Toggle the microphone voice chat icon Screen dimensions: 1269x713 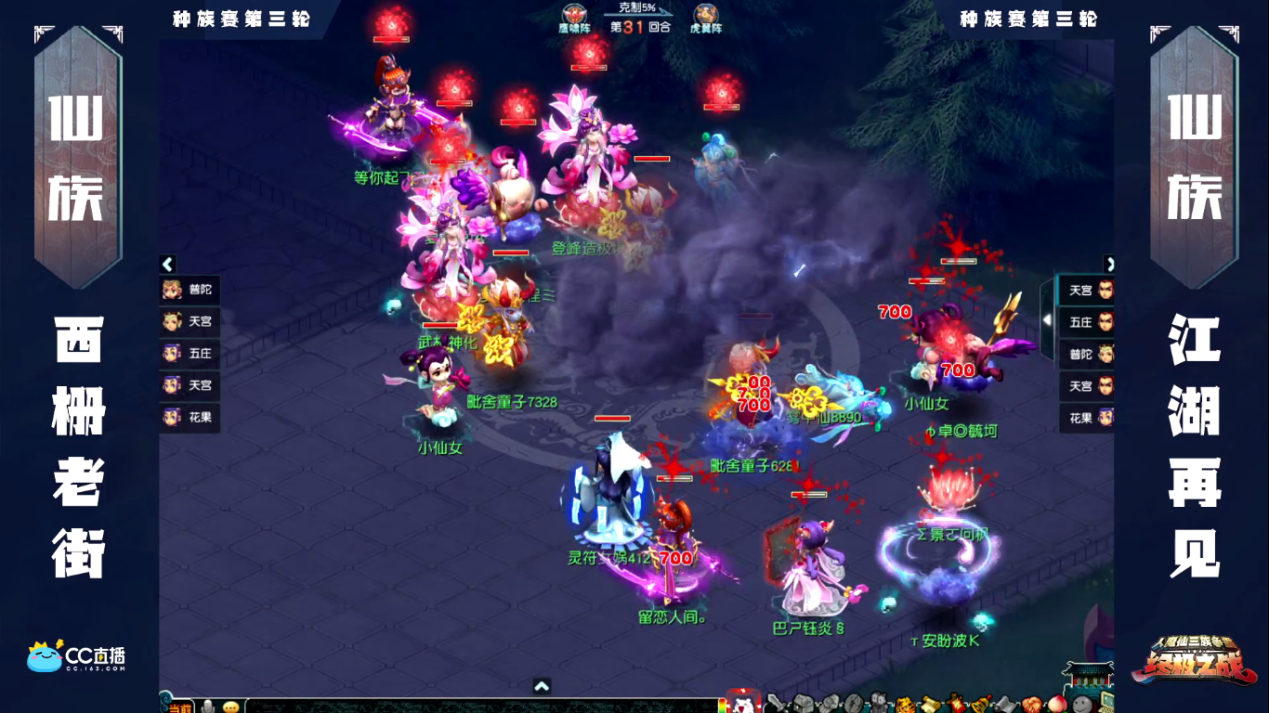click(x=208, y=707)
